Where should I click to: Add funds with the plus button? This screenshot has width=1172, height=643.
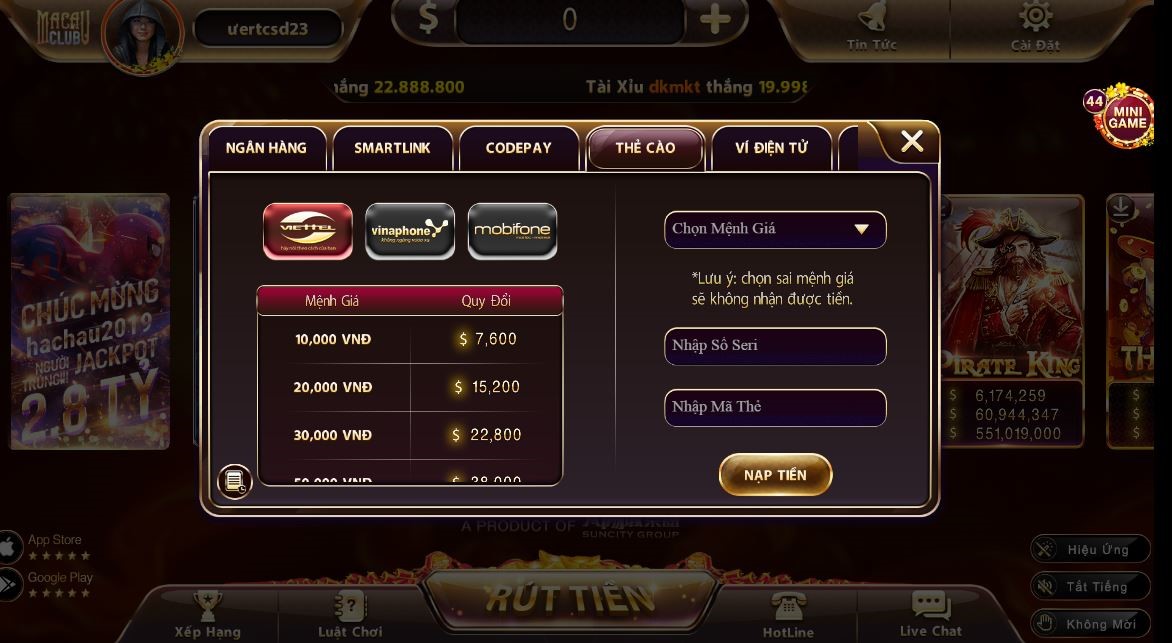click(714, 20)
